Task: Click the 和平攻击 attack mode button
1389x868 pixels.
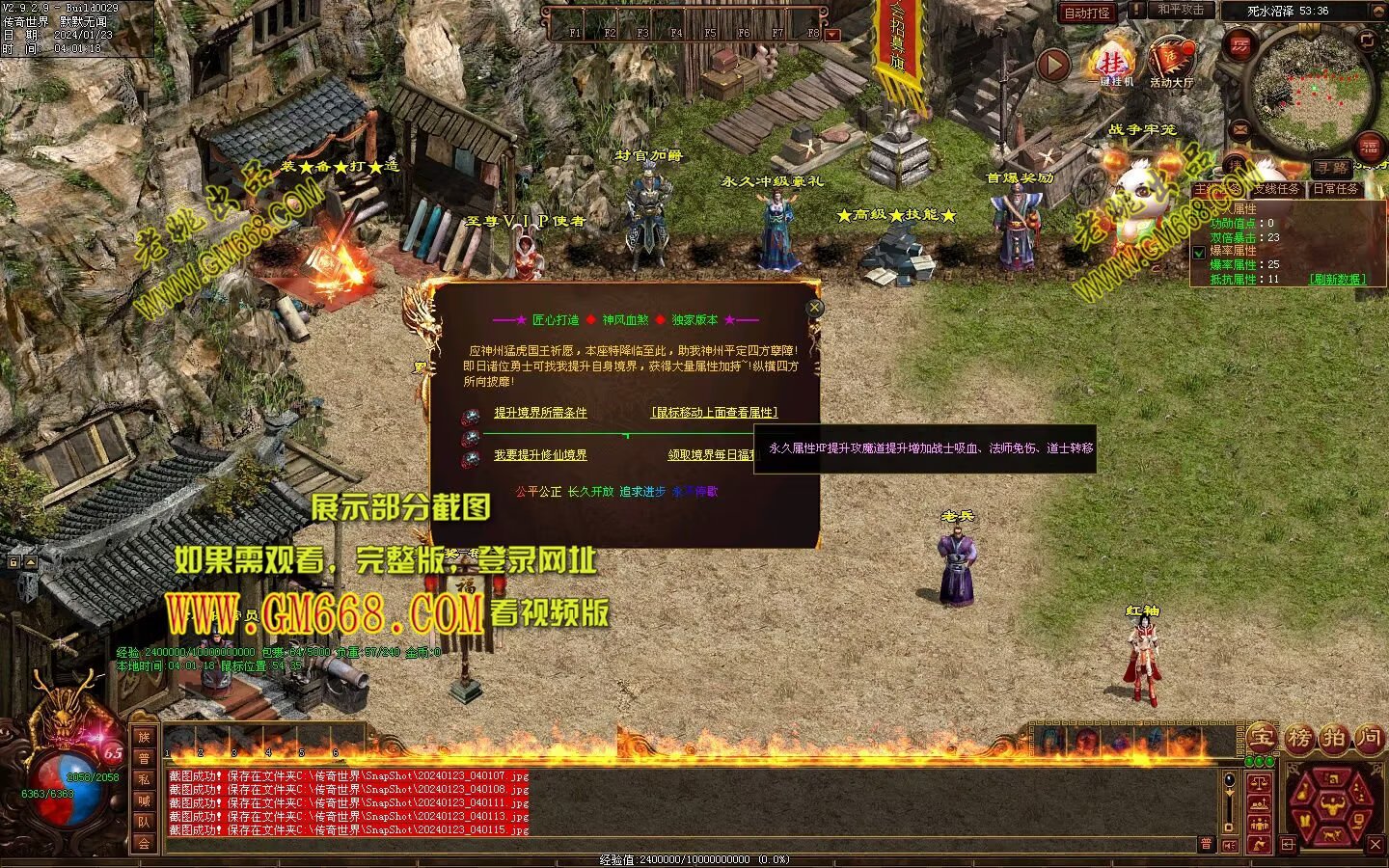Action: [1180, 11]
